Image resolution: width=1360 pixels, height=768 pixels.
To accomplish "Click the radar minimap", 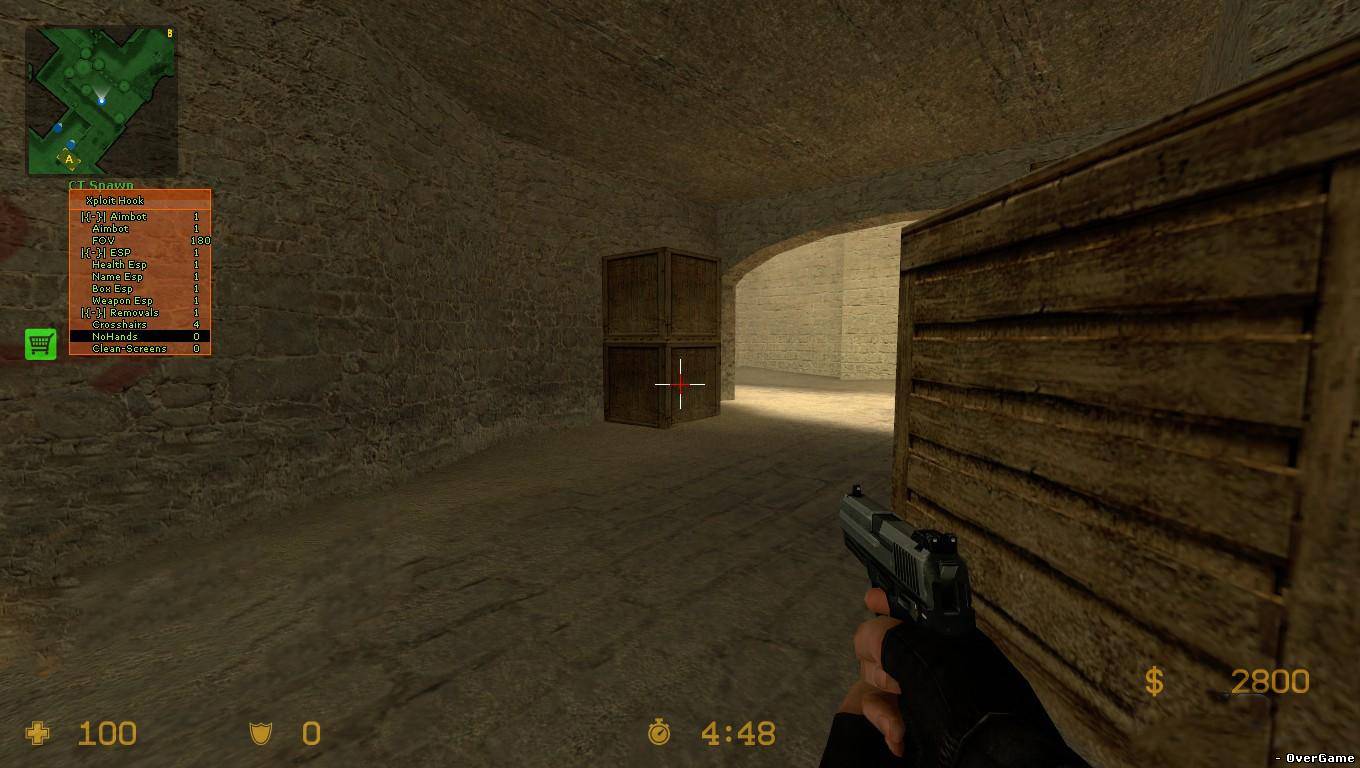I will click(x=101, y=100).
